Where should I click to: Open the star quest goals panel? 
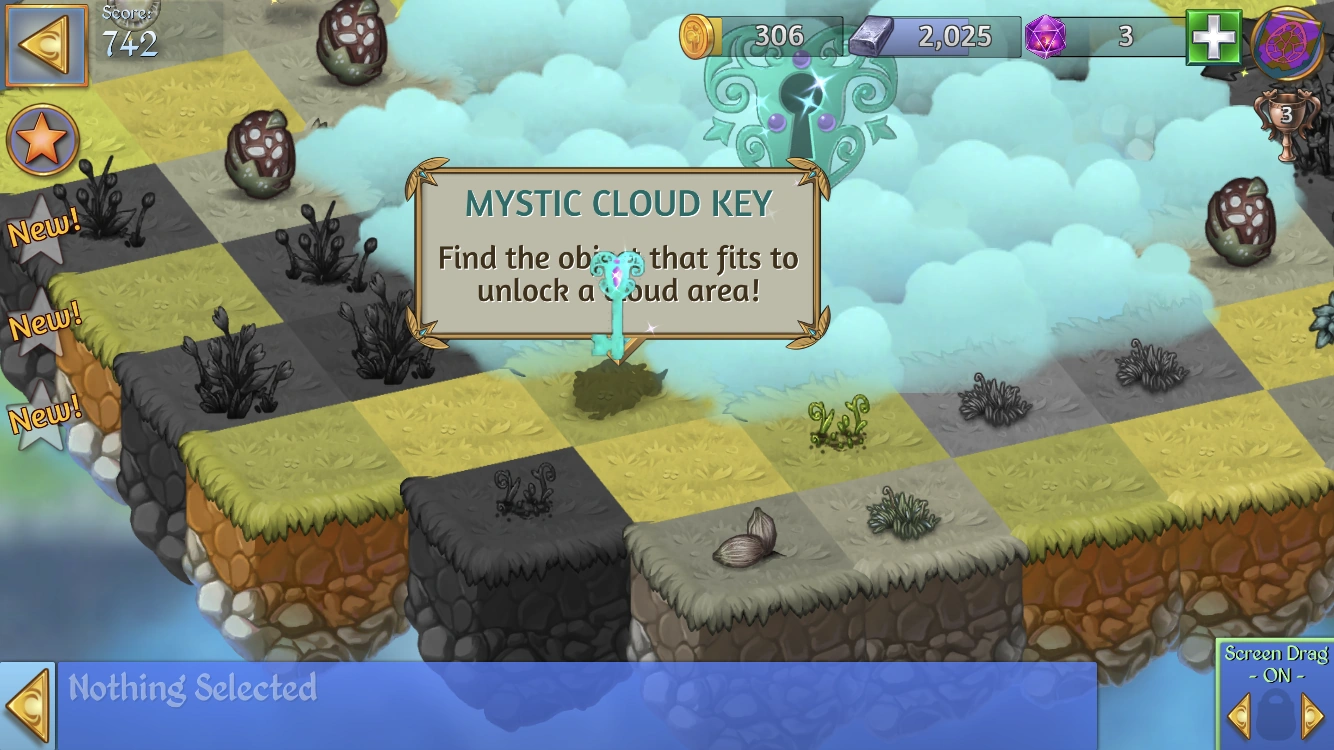coord(42,140)
